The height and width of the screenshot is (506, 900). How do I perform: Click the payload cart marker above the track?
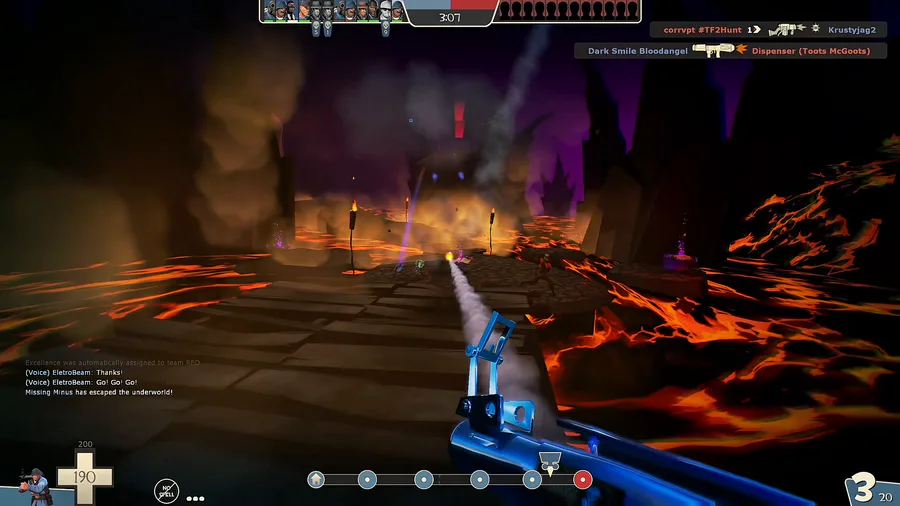(x=547, y=462)
